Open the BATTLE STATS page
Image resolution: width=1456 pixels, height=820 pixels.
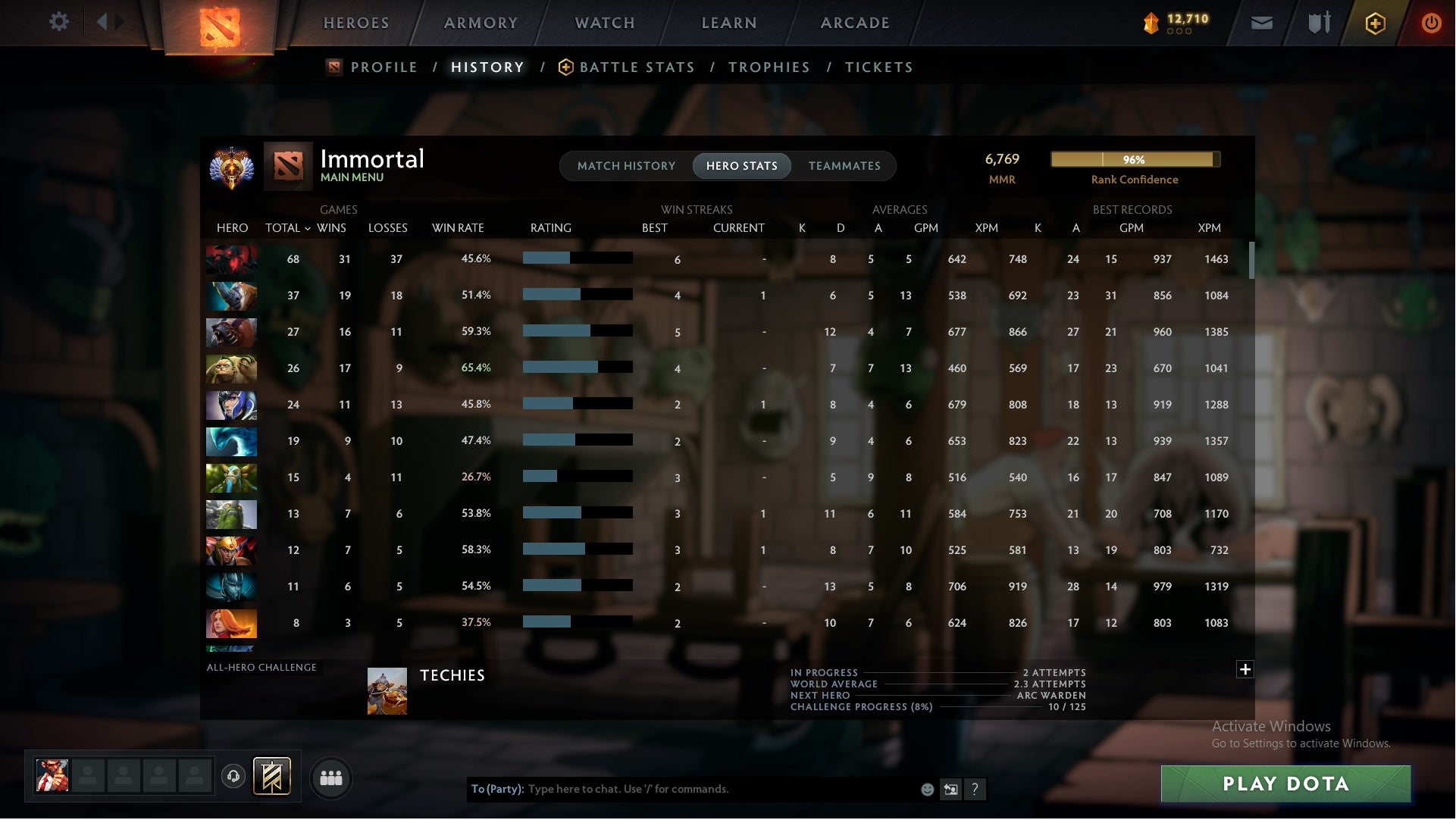click(x=637, y=67)
